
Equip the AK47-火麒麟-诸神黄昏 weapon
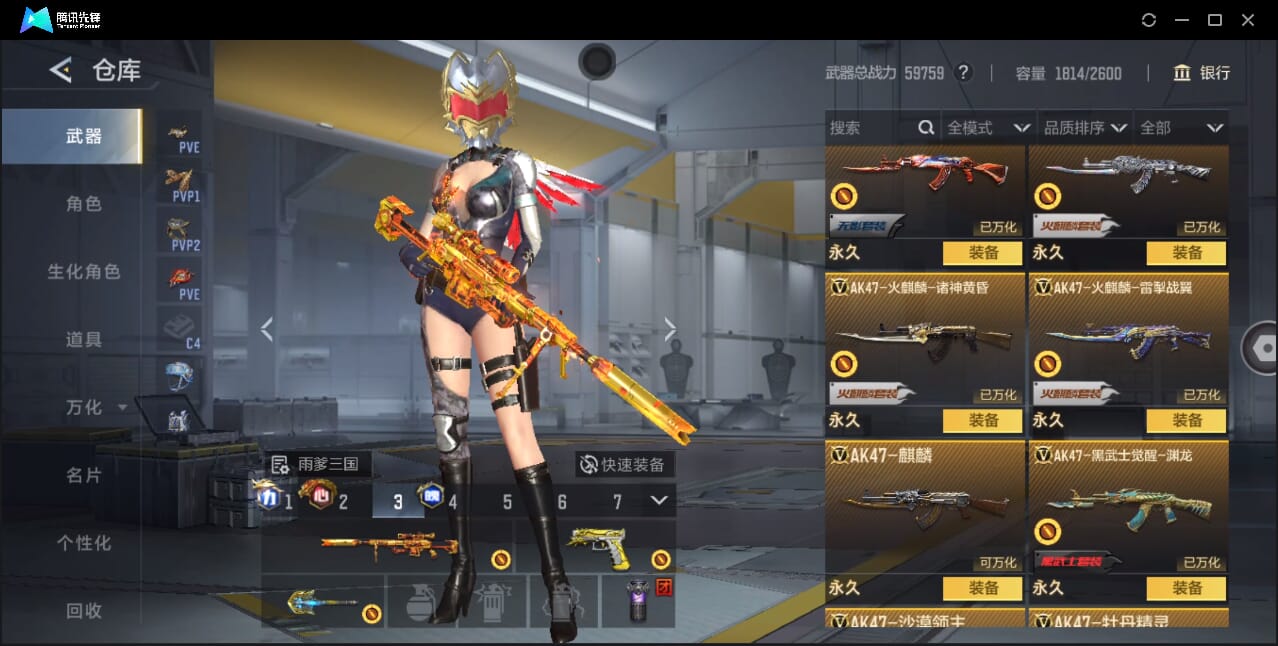click(x=982, y=421)
